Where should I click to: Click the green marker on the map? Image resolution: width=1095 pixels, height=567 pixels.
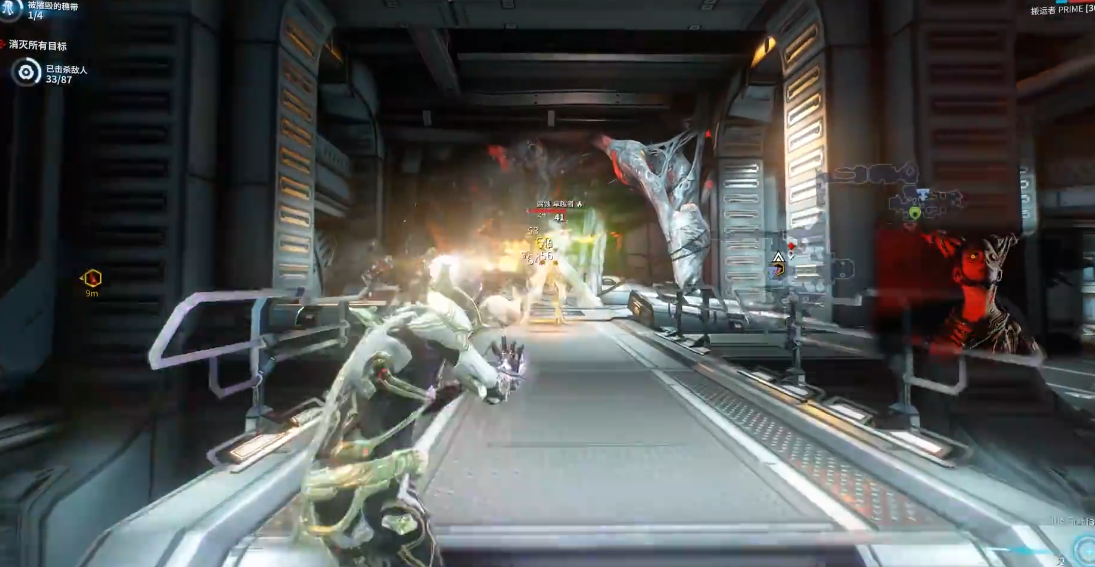click(x=914, y=213)
